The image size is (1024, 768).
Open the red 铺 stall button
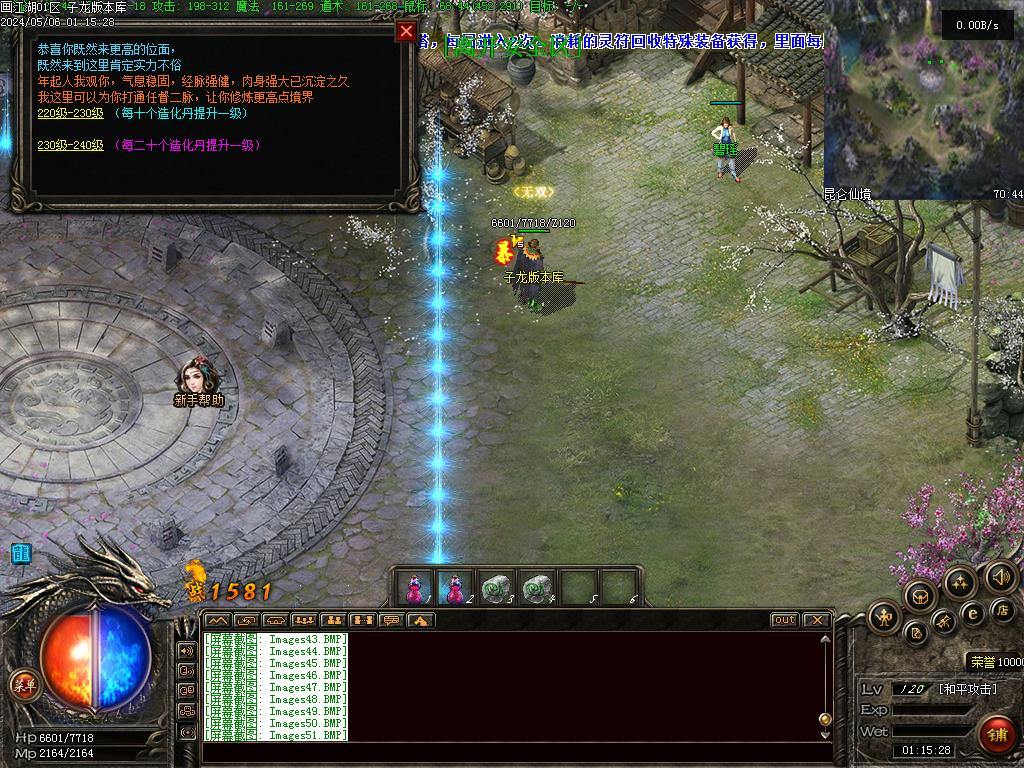pyautogui.click(x=996, y=734)
